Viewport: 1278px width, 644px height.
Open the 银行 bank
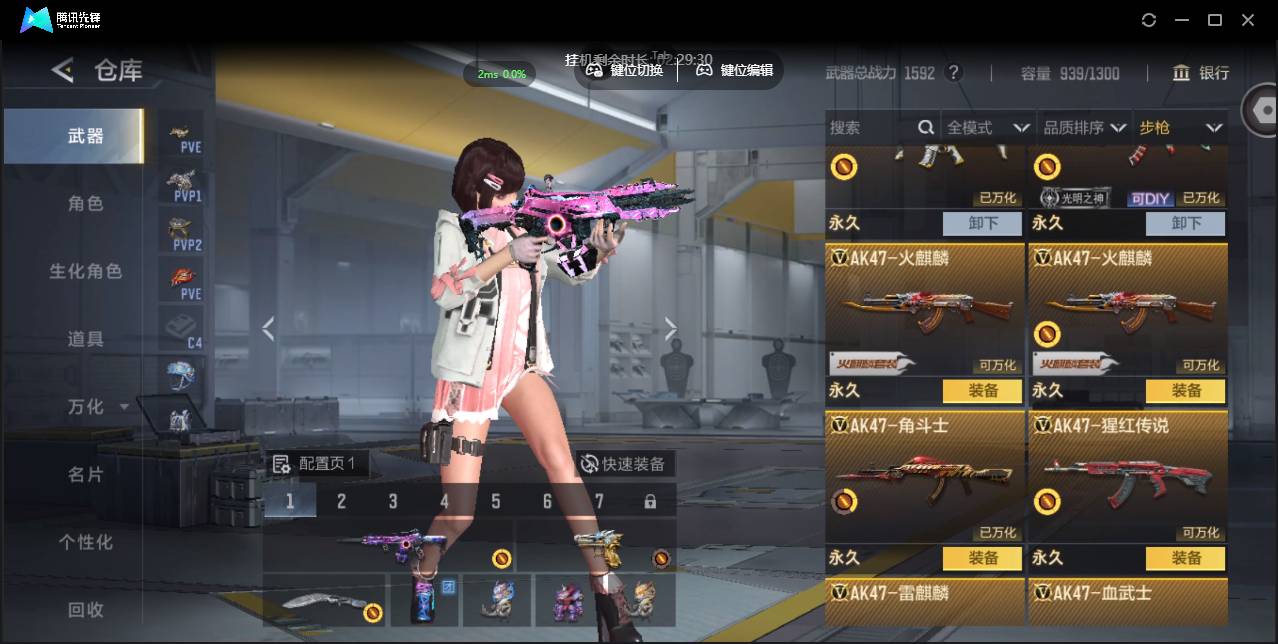[x=1201, y=73]
